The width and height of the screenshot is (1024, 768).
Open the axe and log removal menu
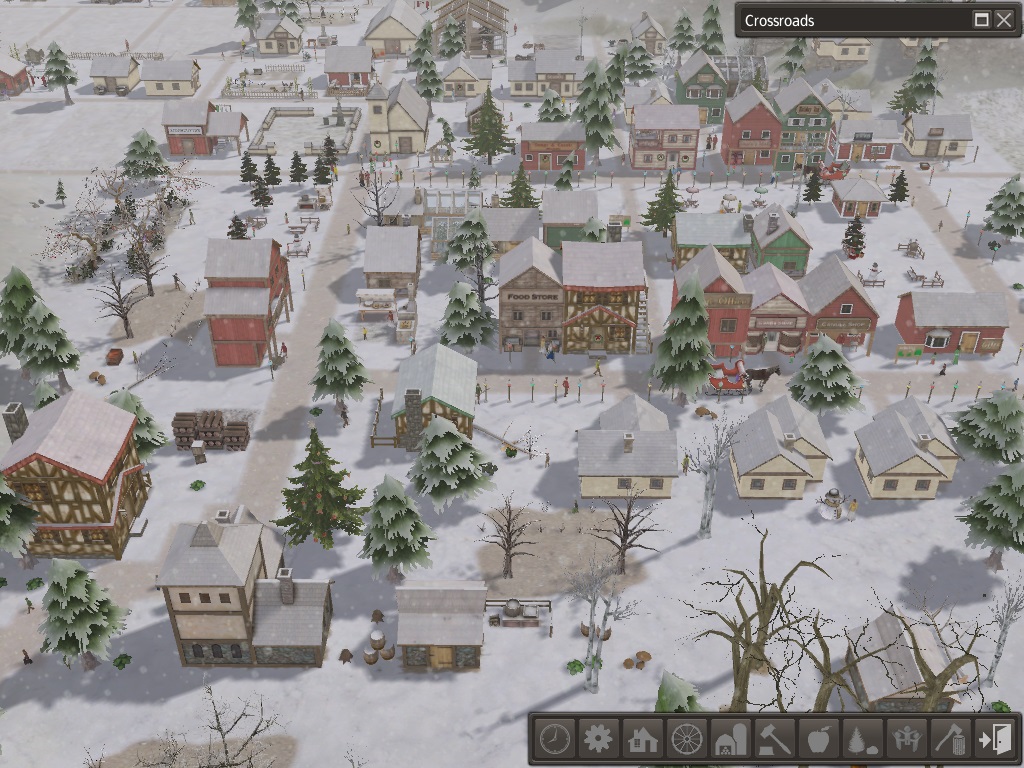click(x=950, y=740)
